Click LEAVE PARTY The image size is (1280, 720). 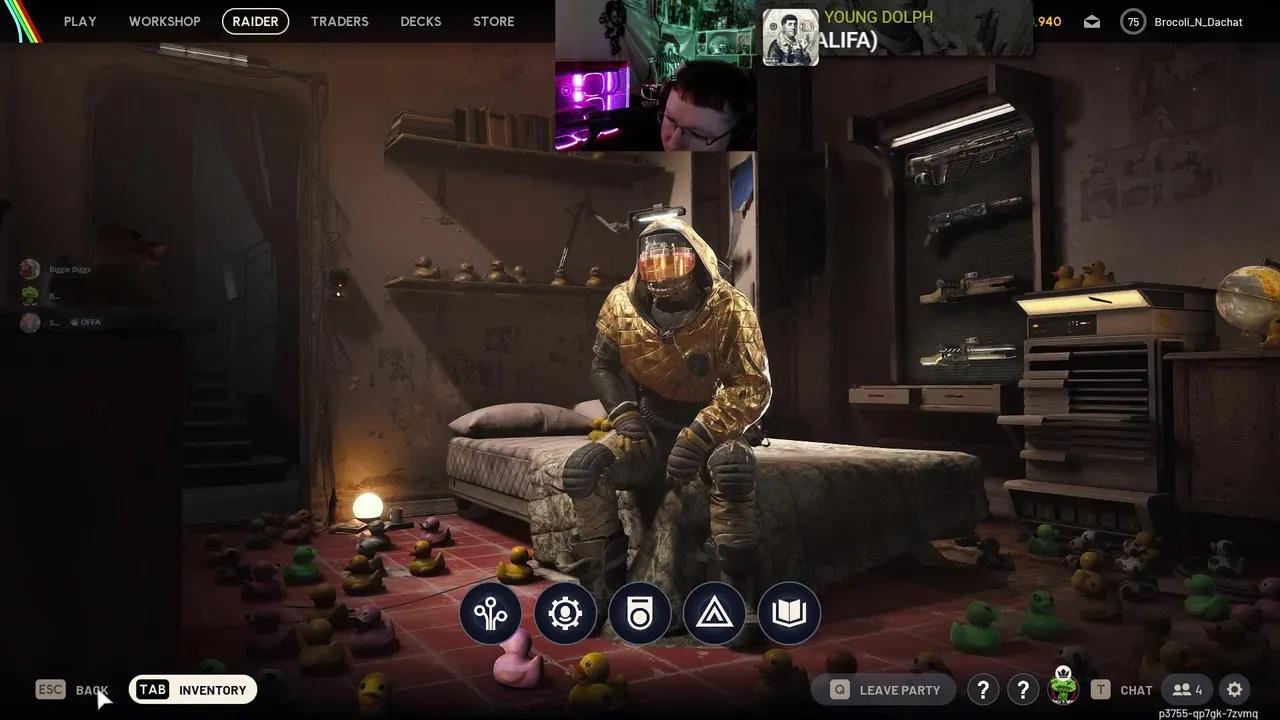pos(884,690)
